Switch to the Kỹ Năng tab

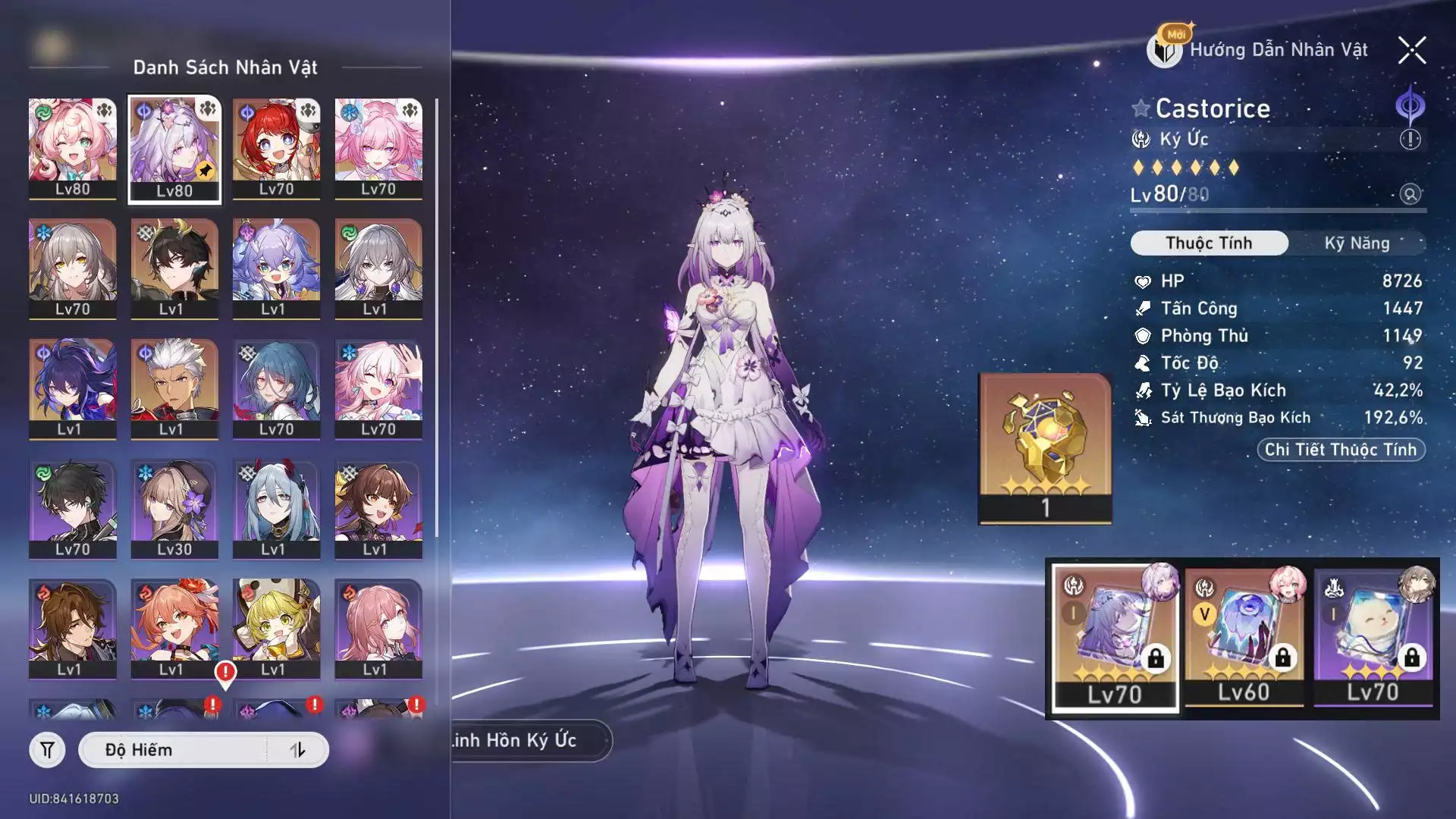click(1357, 243)
